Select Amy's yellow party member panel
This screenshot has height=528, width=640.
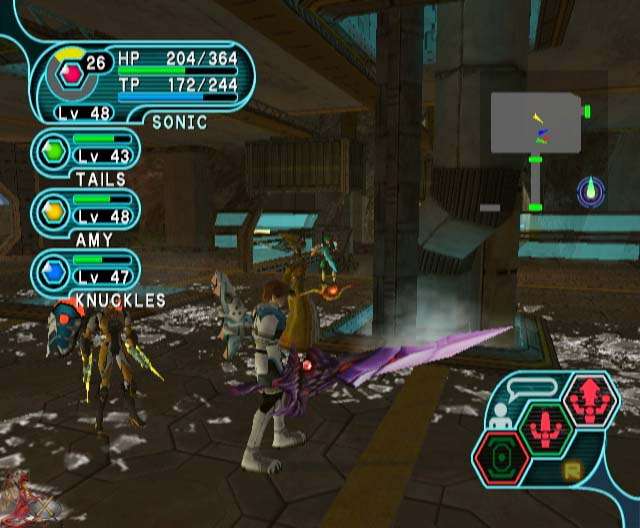click(85, 211)
